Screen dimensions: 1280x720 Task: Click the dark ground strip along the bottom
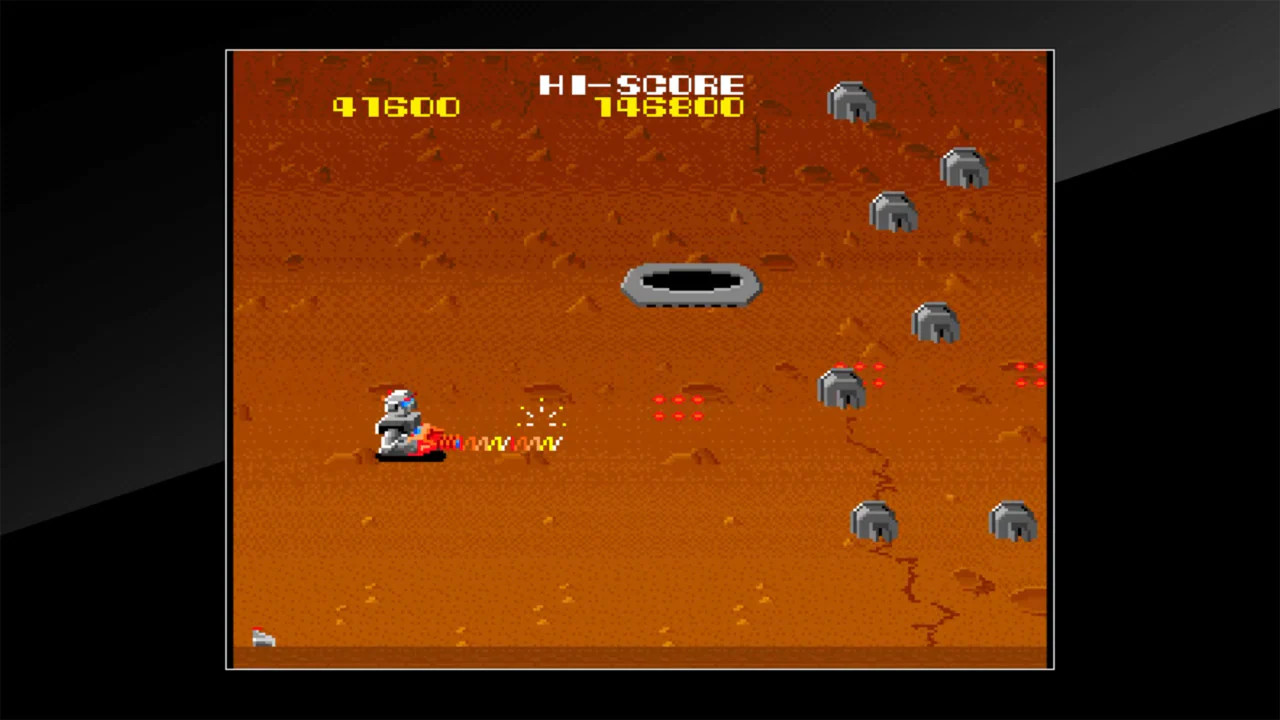click(640, 655)
